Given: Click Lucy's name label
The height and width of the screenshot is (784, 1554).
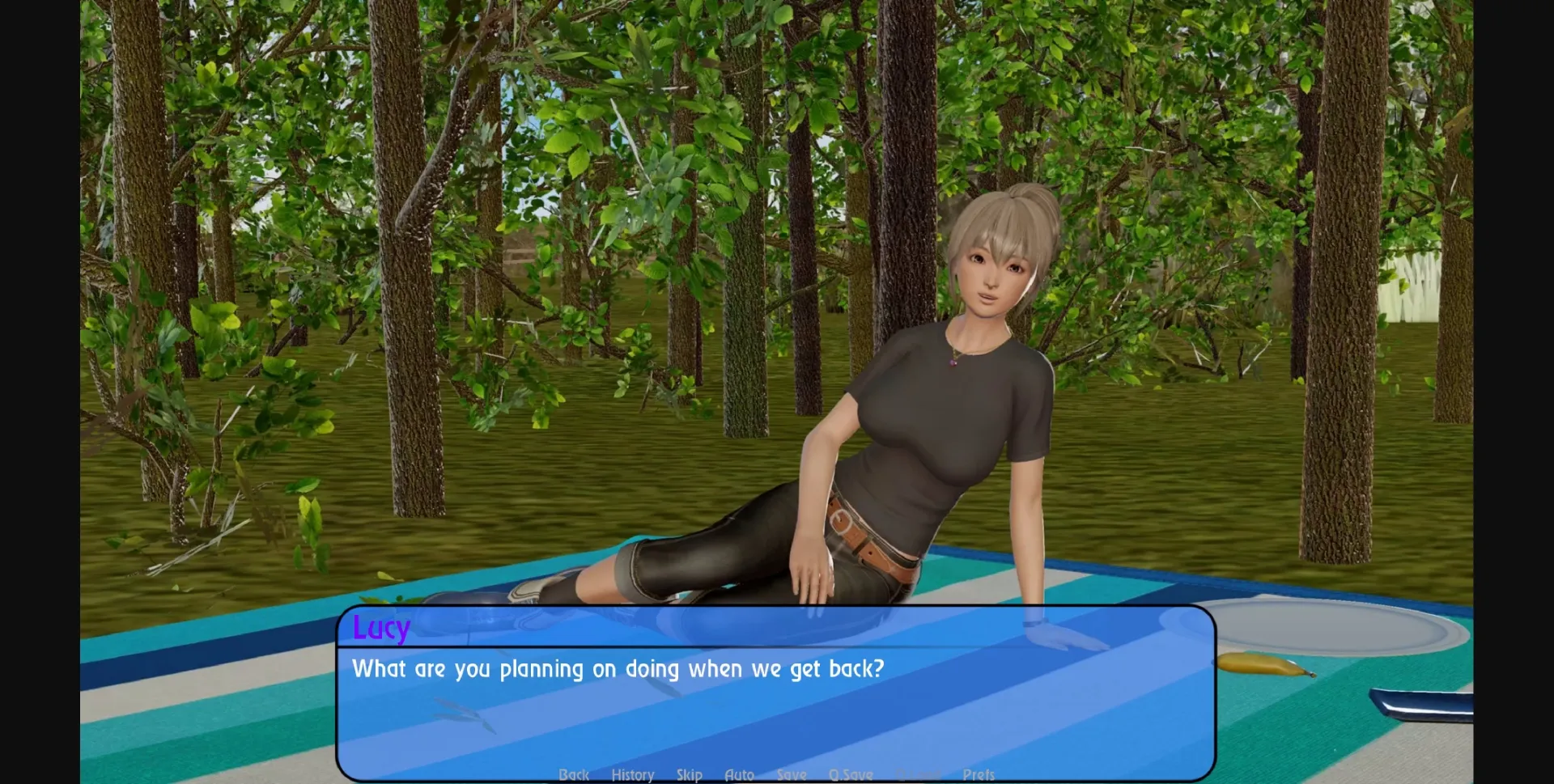Looking at the screenshot, I should point(380,629).
